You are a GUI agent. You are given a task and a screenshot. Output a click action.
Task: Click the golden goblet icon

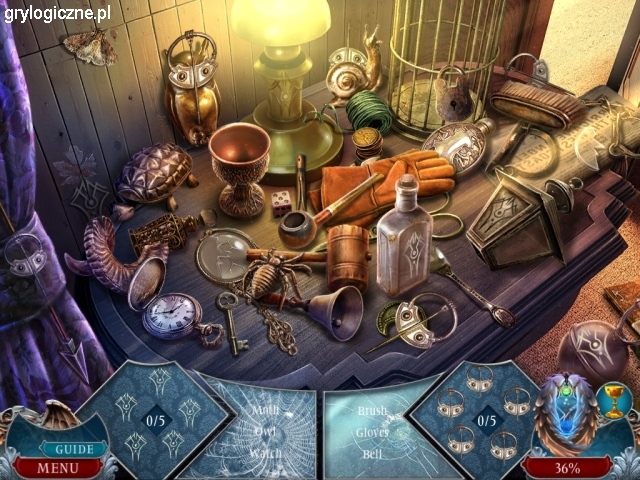pyautogui.click(x=615, y=401)
